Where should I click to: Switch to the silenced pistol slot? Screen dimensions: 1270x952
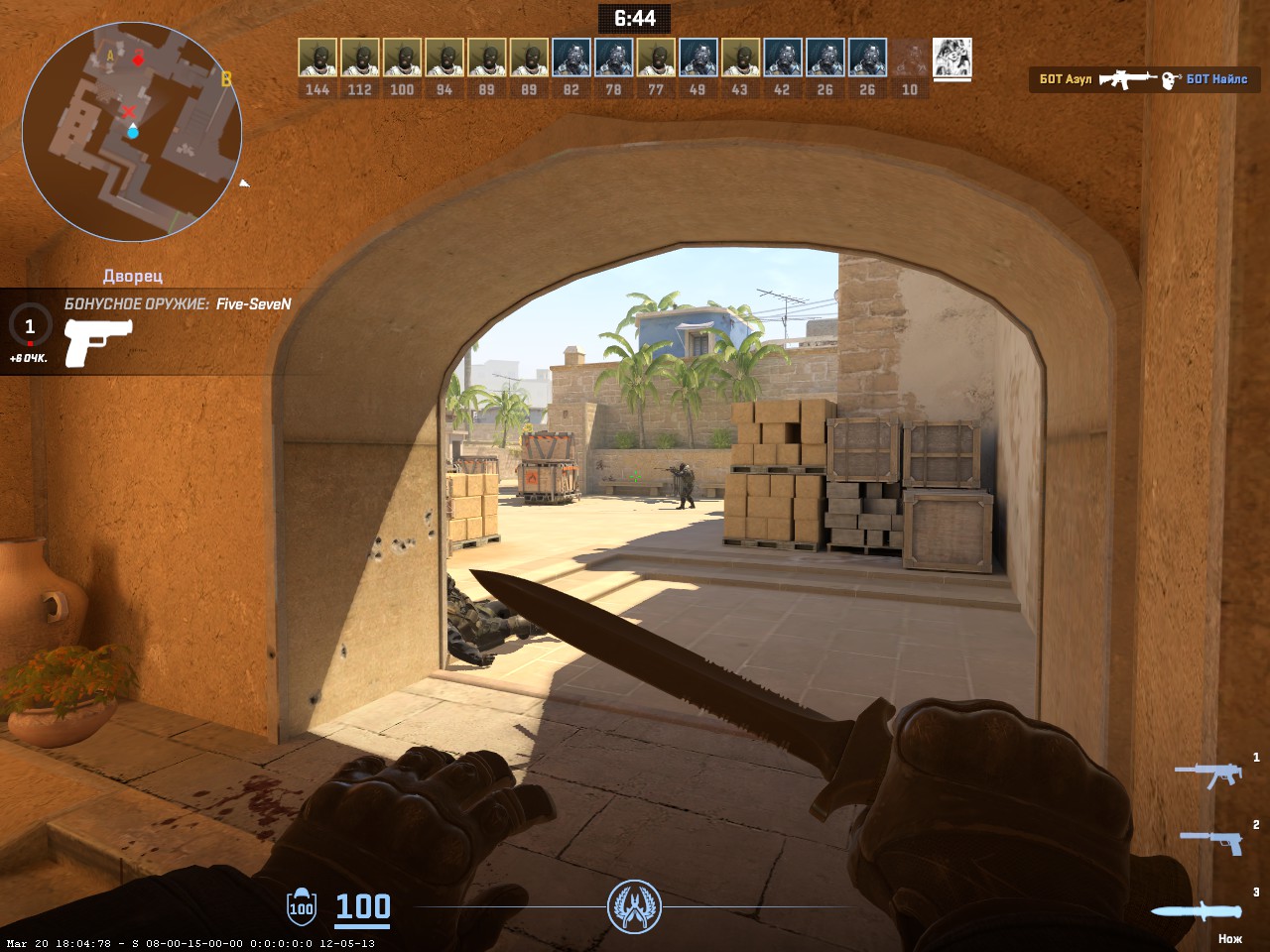[1210, 841]
